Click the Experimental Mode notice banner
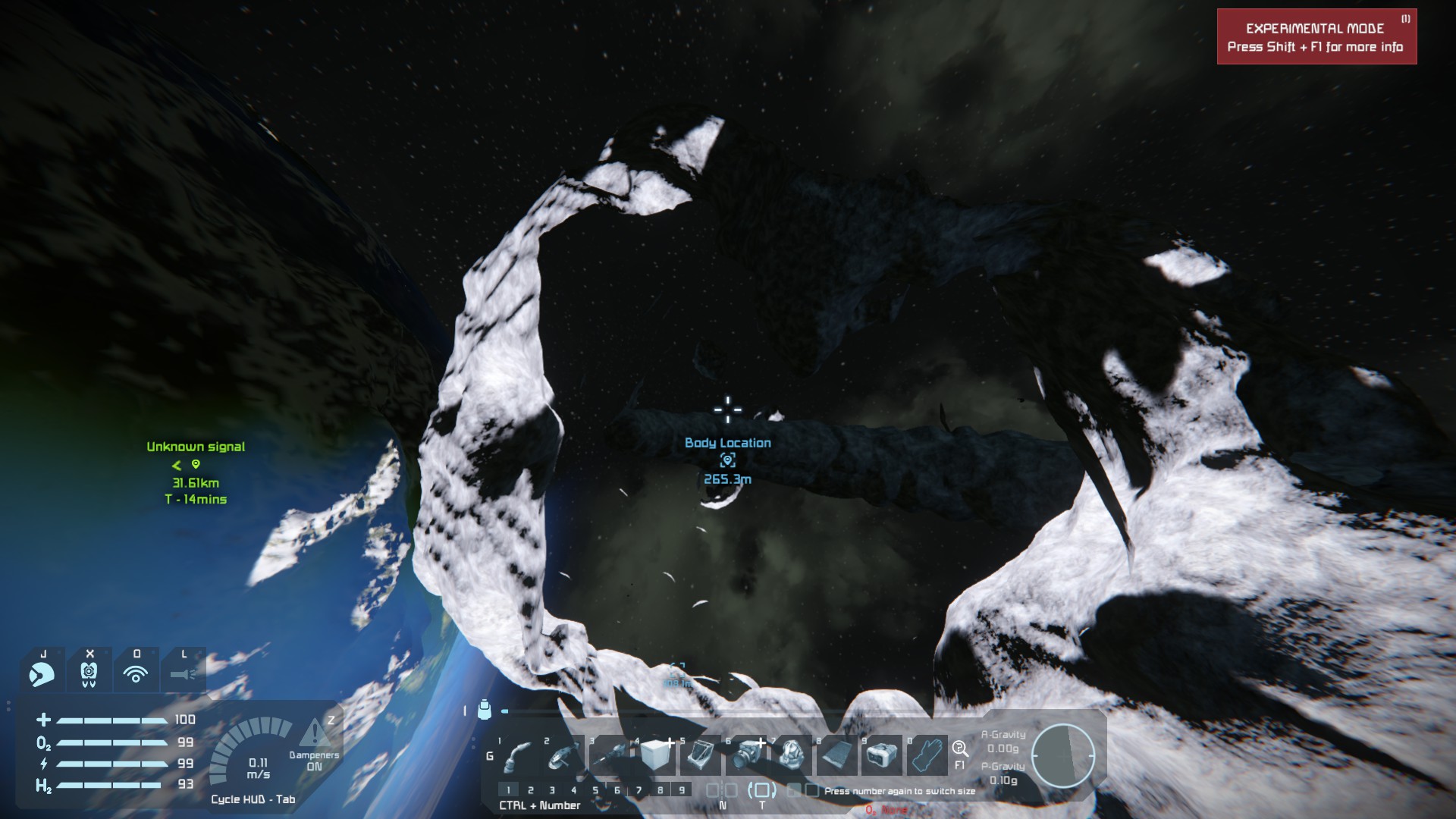This screenshot has height=819, width=1456. [1316, 37]
